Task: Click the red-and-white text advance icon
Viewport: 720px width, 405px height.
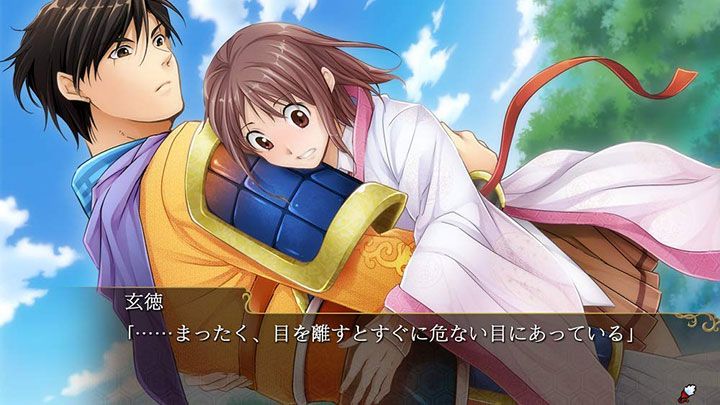Action: coord(691,388)
